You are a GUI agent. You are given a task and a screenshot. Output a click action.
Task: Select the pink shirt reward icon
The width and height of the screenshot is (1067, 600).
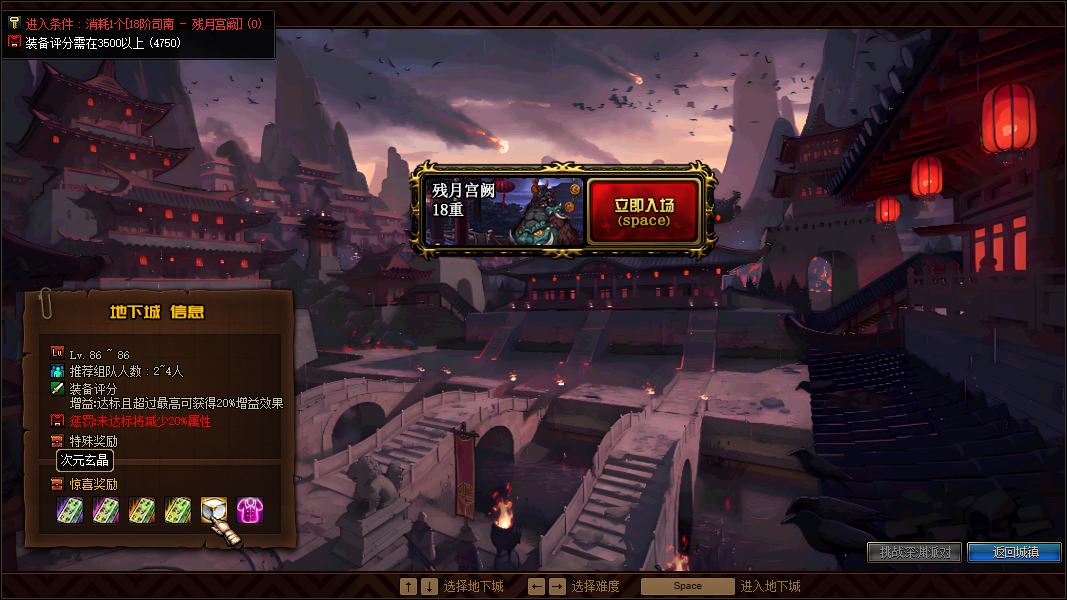click(250, 511)
